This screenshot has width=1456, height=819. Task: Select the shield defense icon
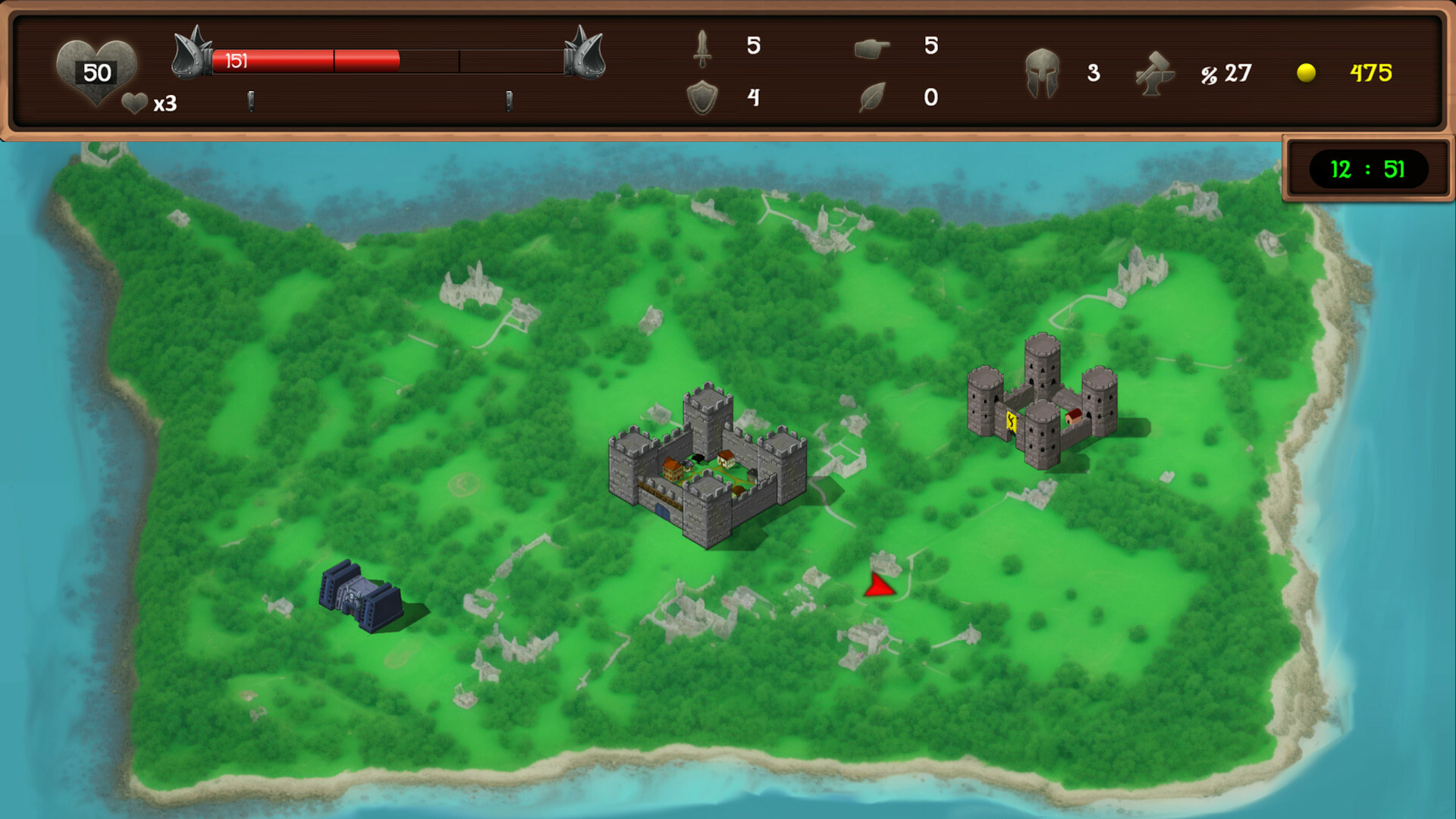click(x=704, y=97)
